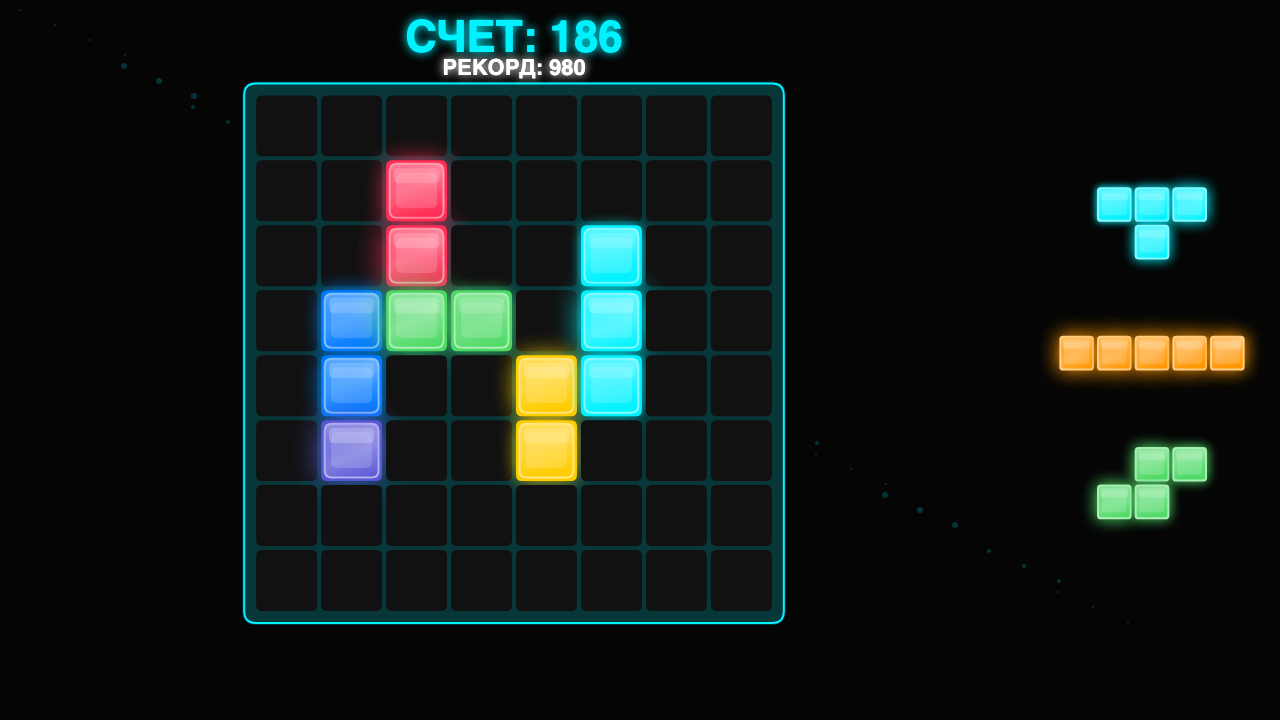This screenshot has height=720, width=1280.
Task: Click the top red block on the board
Action: tap(417, 190)
